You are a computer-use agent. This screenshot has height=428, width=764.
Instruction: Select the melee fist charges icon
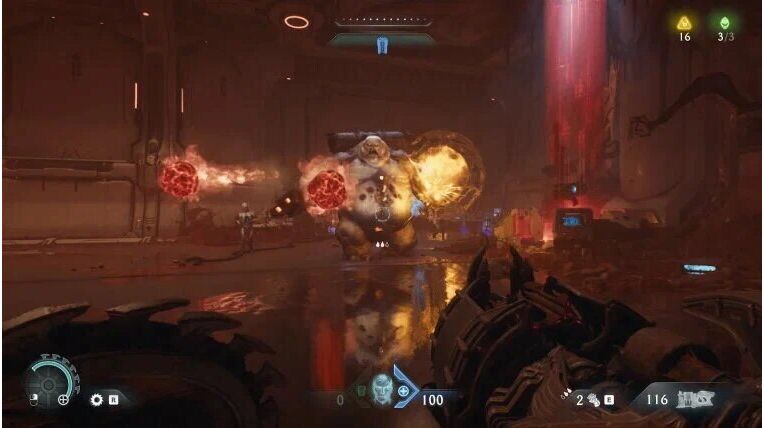592,399
